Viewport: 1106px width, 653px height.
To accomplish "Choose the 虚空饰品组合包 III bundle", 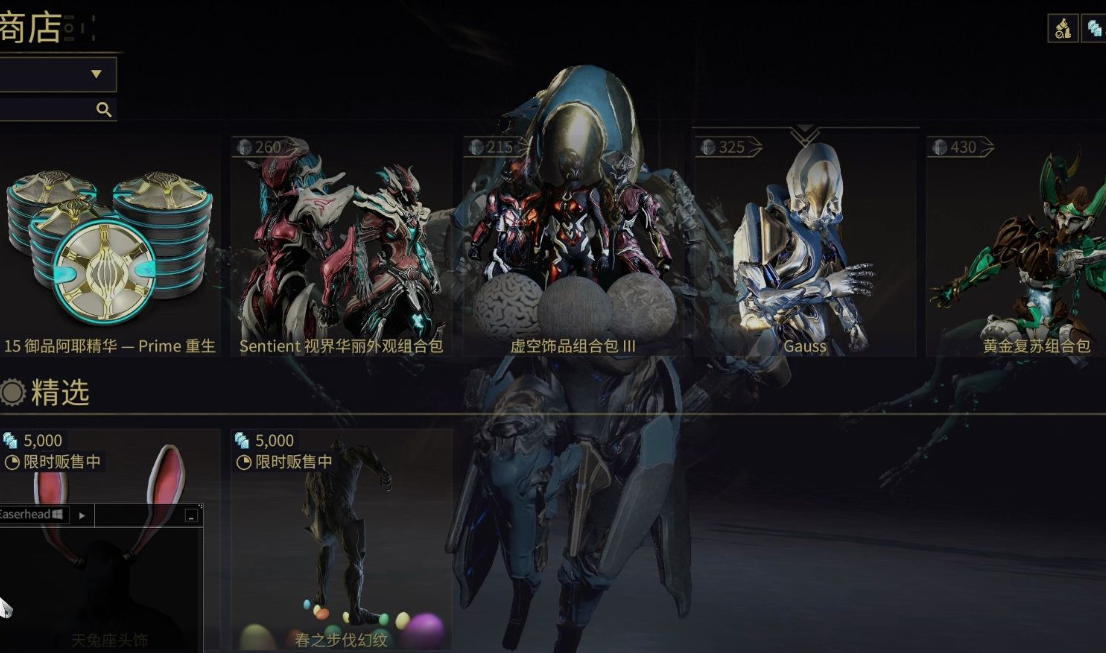I will click(573, 250).
